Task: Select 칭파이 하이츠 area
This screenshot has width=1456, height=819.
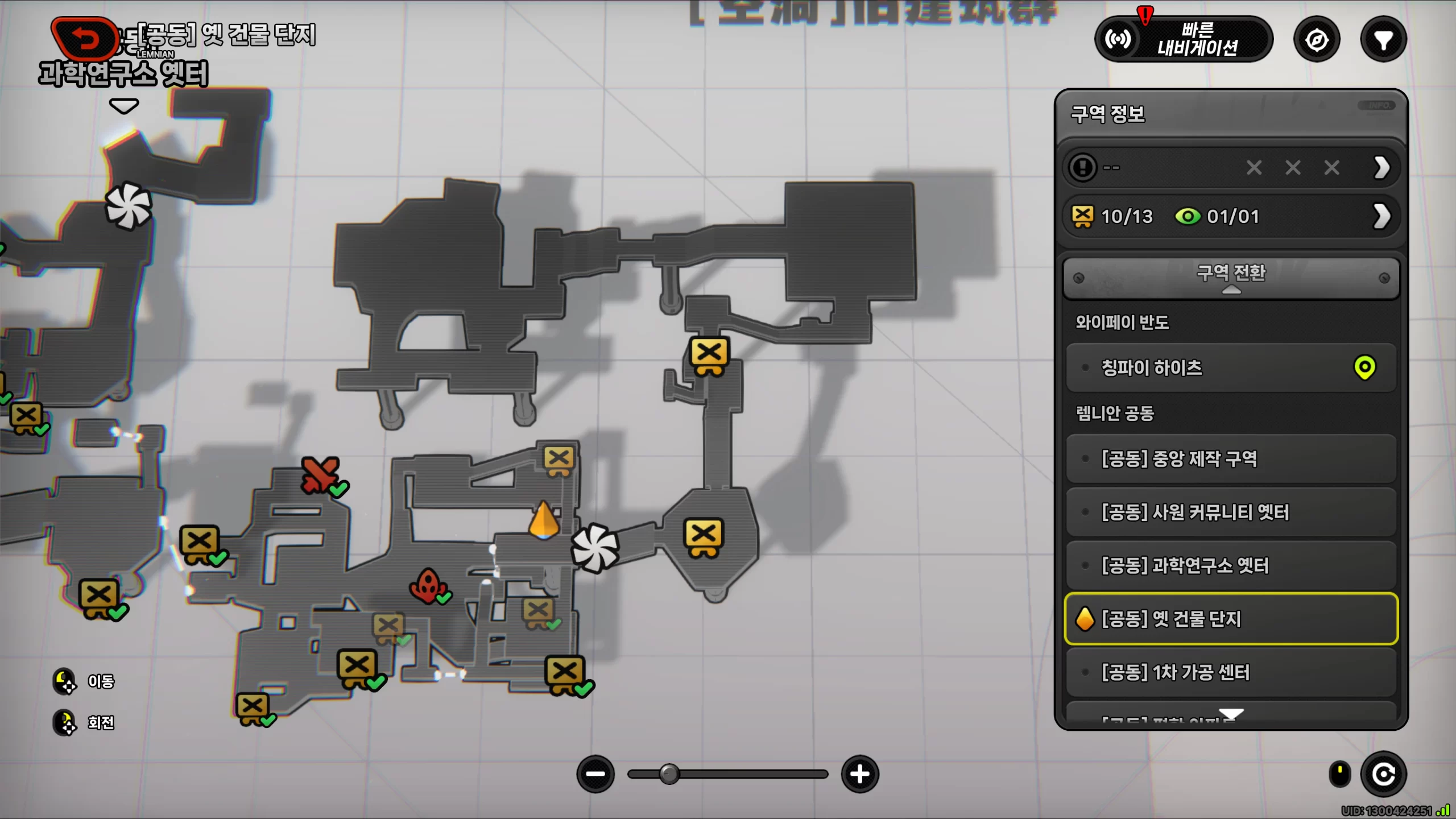Action: click(x=1231, y=368)
